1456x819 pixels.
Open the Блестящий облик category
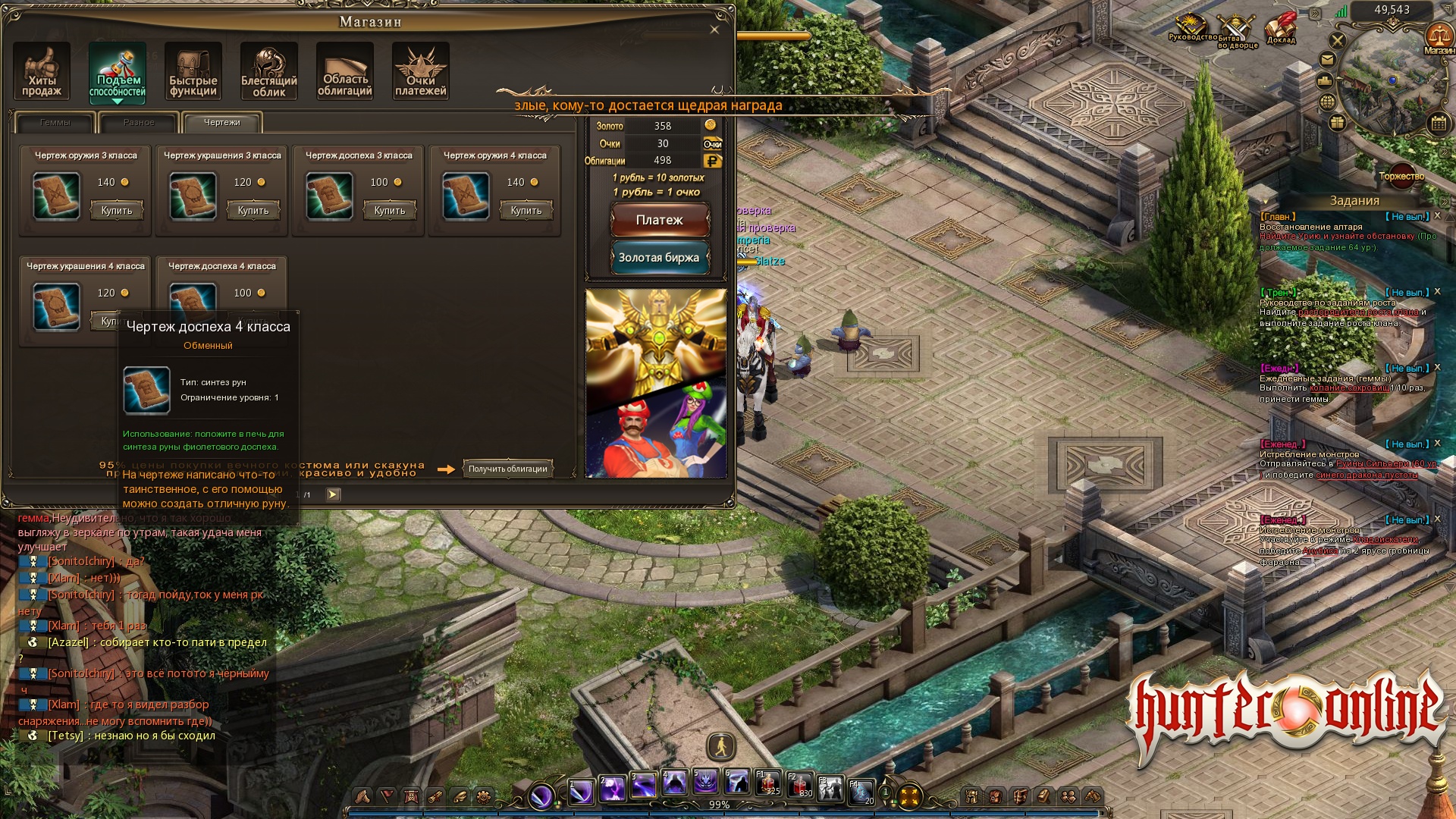point(269,71)
